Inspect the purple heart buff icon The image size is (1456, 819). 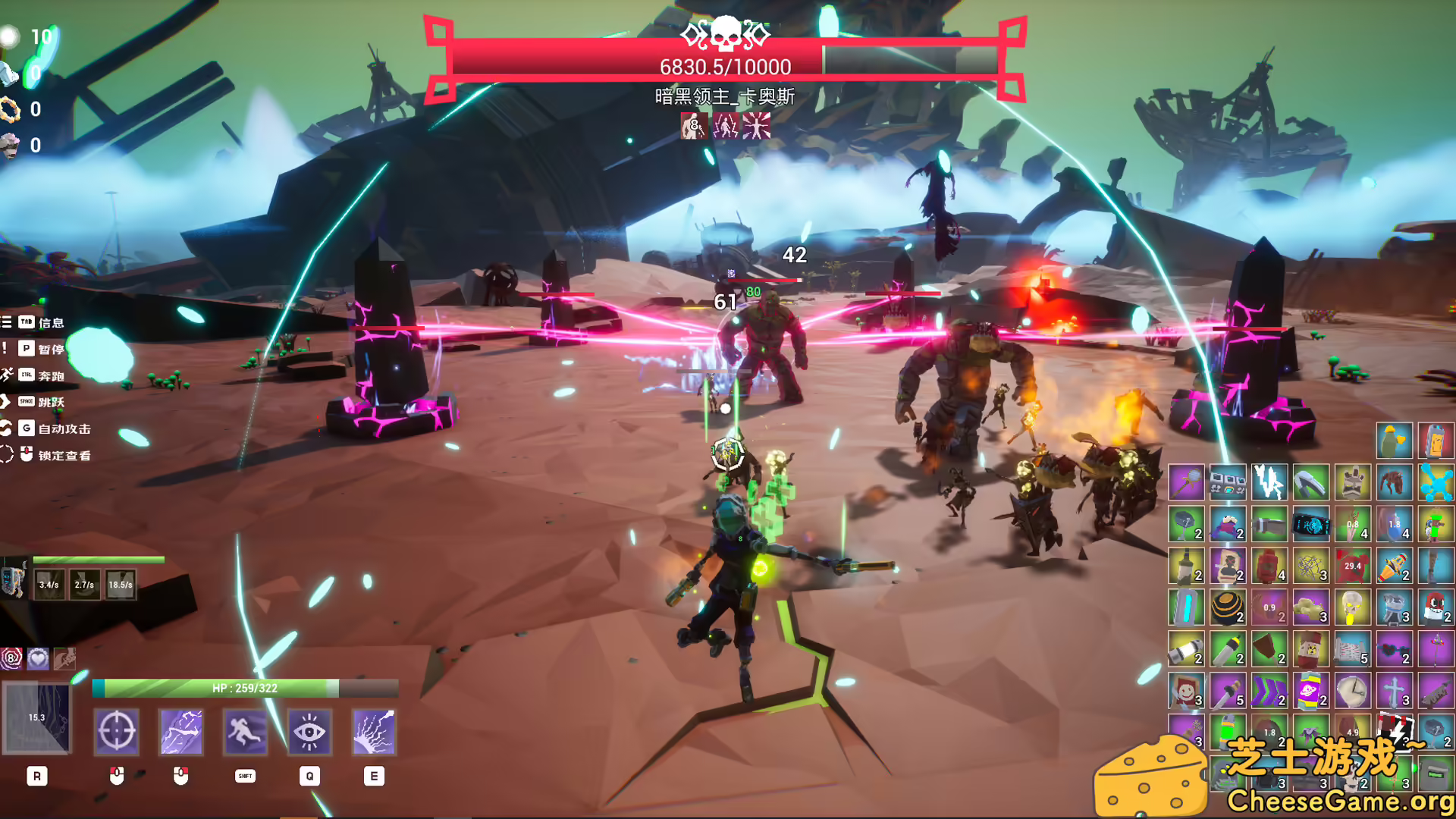[x=38, y=658]
